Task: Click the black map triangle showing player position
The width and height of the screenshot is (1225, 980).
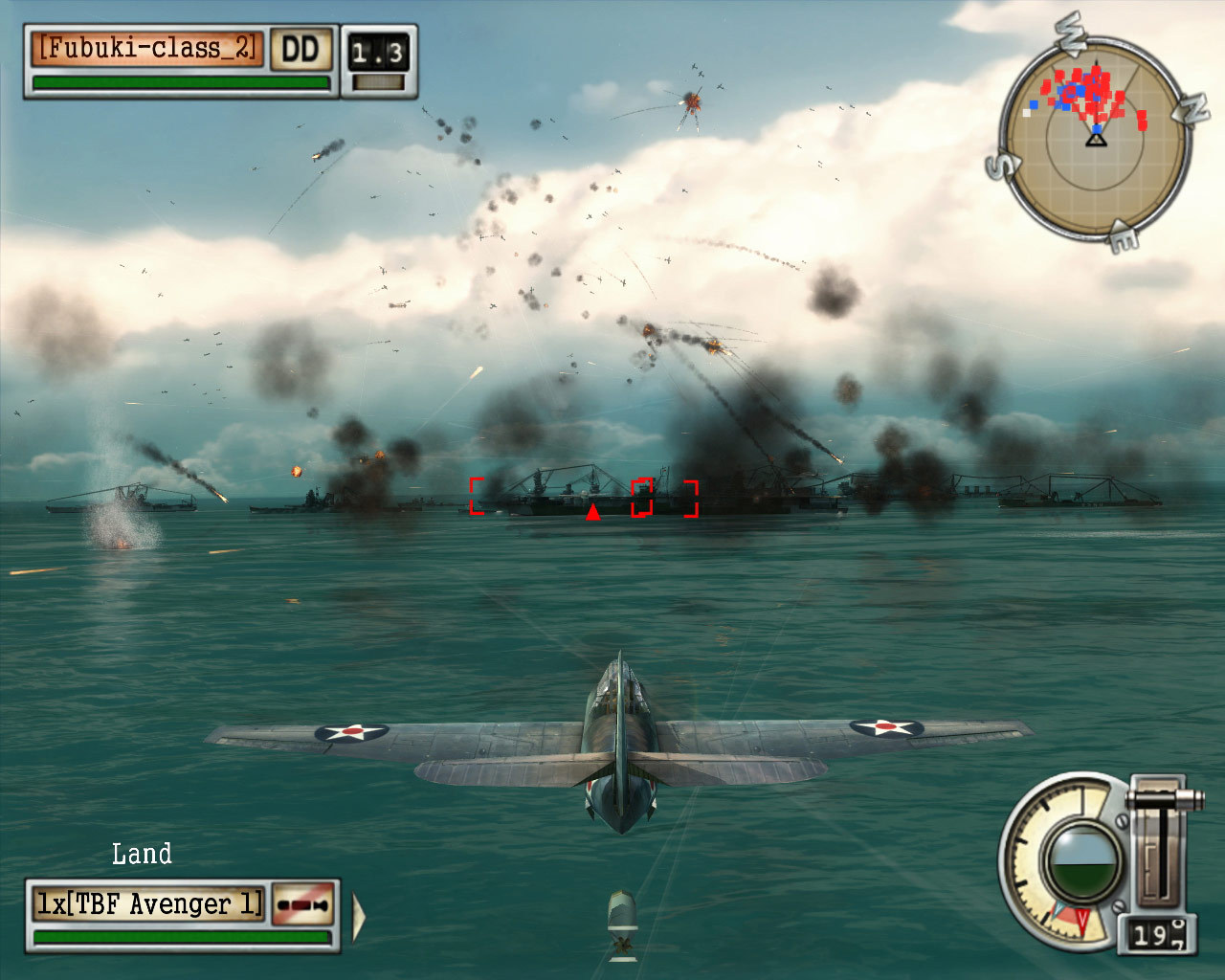Action: (x=1094, y=140)
